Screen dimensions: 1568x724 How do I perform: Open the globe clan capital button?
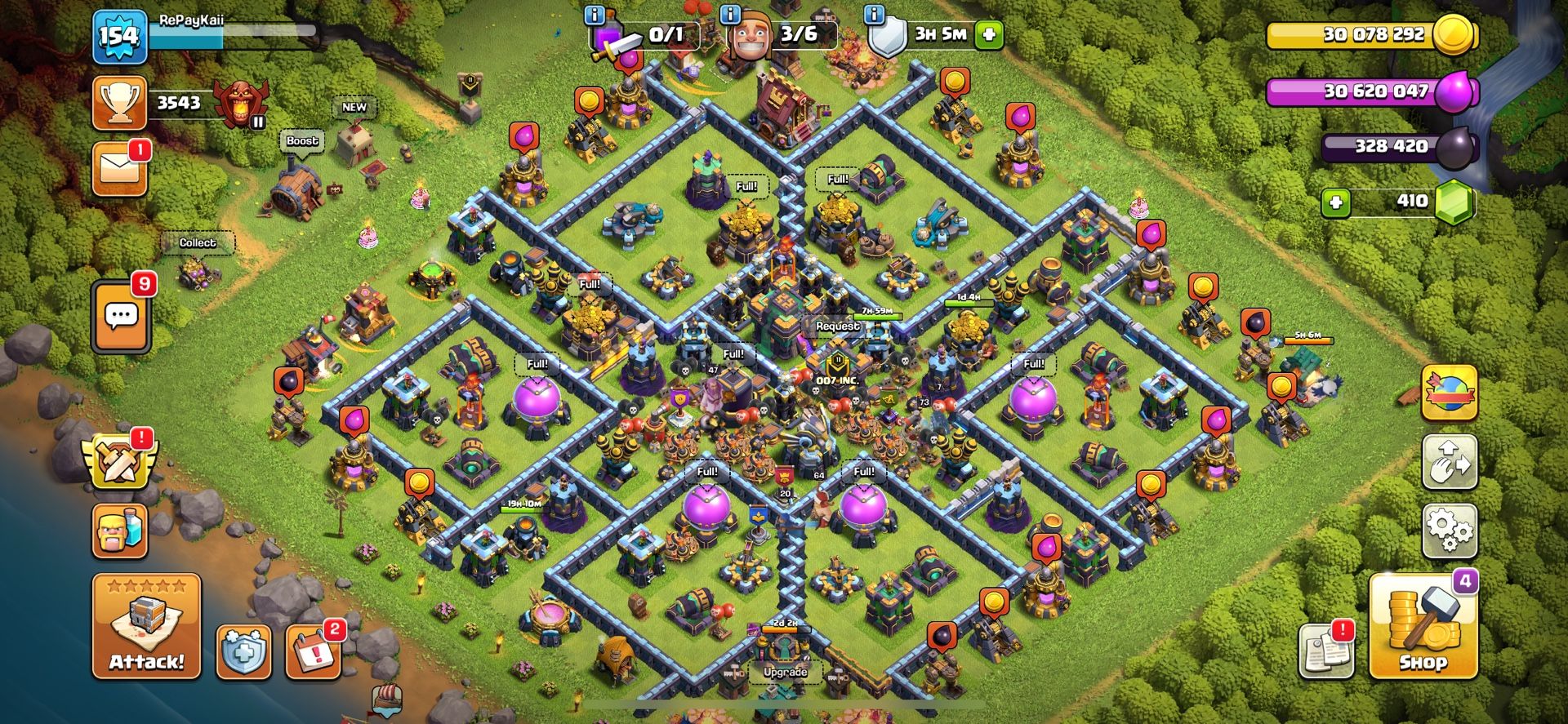pos(1450,393)
